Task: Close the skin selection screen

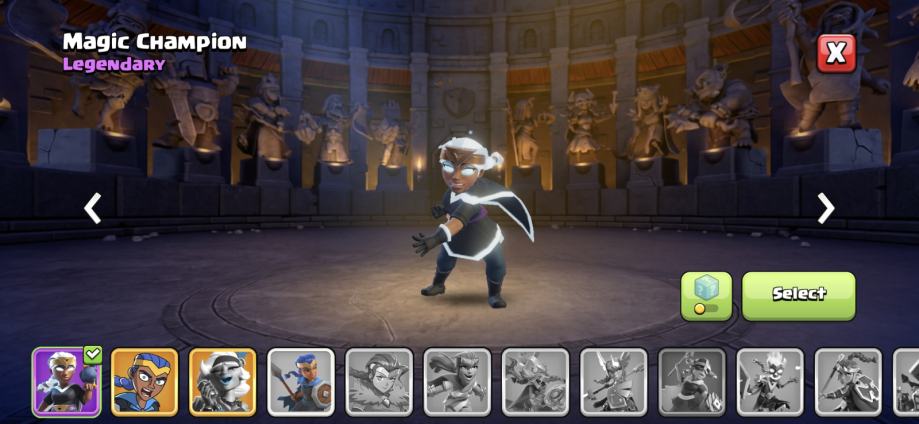Action: click(836, 52)
